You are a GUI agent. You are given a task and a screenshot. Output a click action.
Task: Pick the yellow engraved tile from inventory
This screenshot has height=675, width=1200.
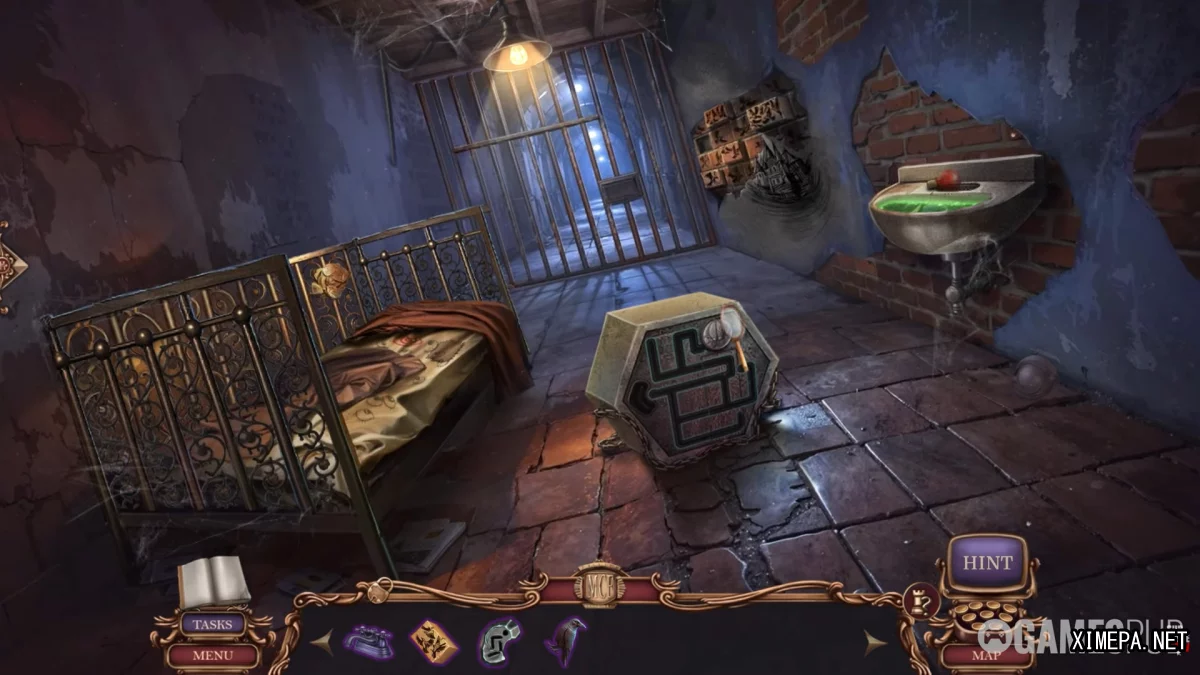click(x=434, y=641)
